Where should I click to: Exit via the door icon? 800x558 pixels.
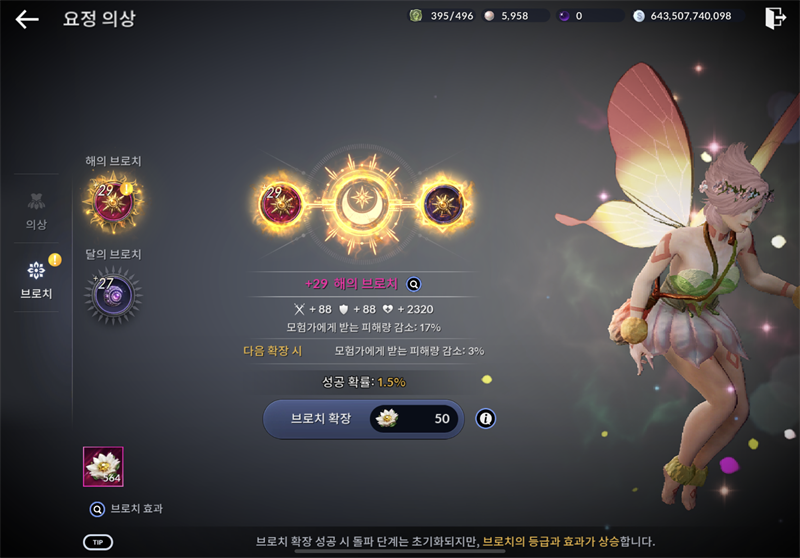[774, 18]
